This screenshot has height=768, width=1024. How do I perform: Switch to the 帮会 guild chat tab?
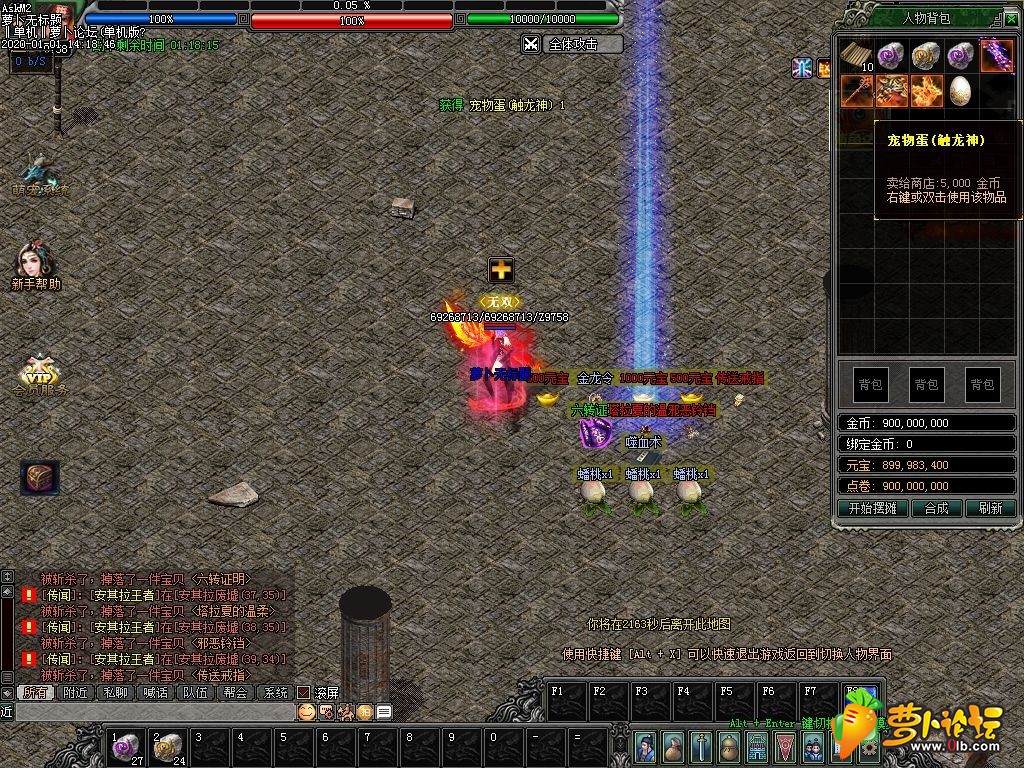tap(236, 692)
